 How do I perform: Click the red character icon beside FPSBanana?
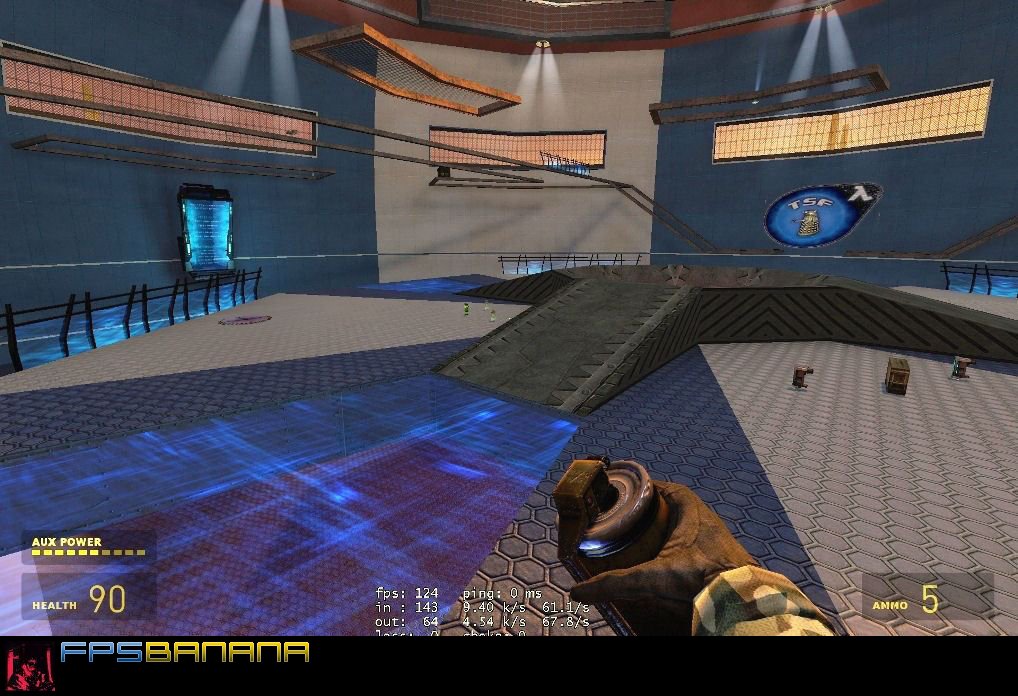click(x=29, y=665)
